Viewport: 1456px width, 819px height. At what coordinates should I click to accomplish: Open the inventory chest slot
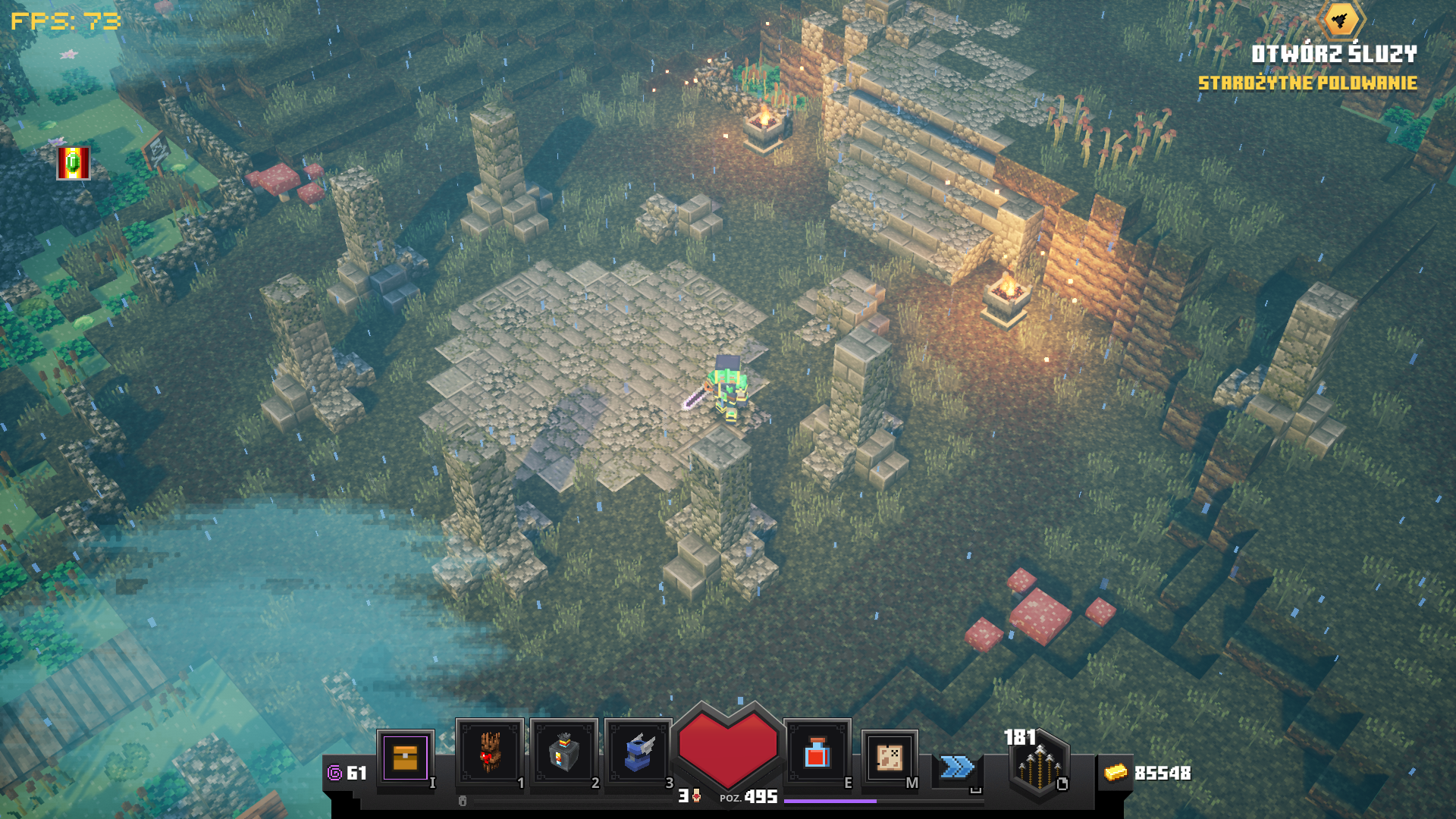[405, 758]
